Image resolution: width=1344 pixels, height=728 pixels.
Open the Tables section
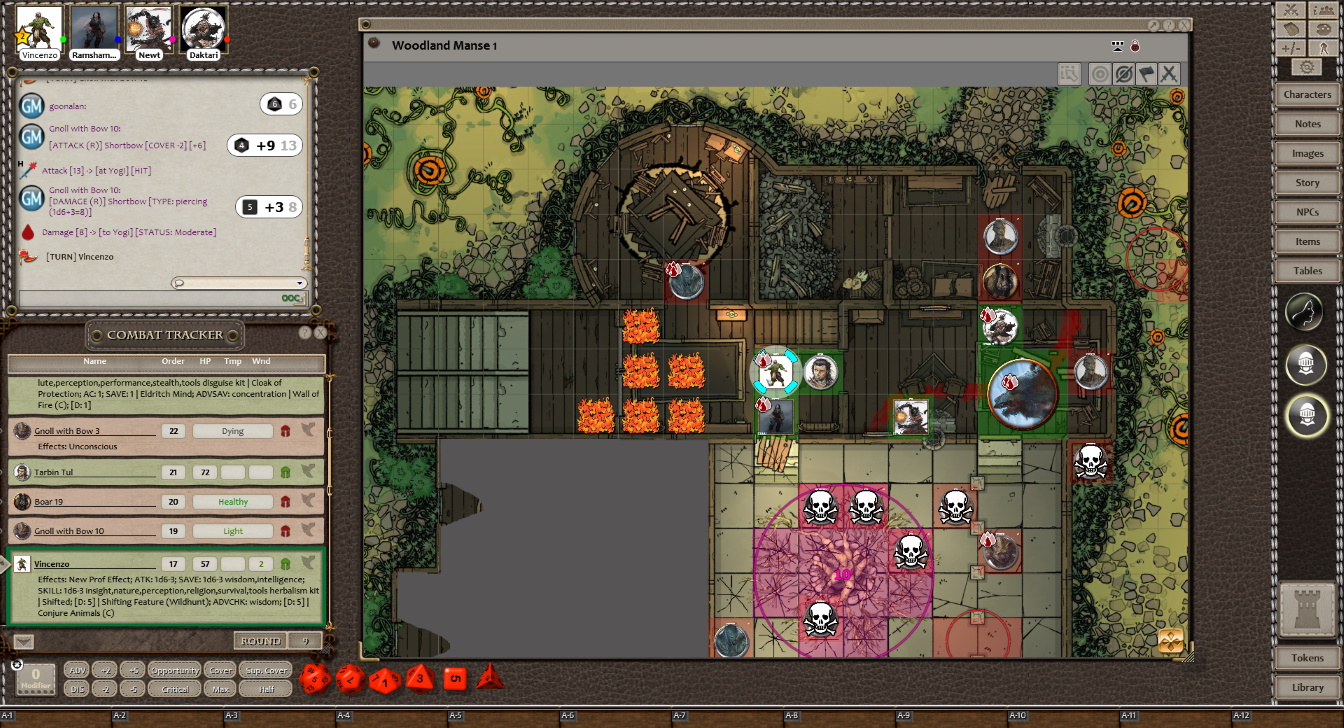point(1307,271)
